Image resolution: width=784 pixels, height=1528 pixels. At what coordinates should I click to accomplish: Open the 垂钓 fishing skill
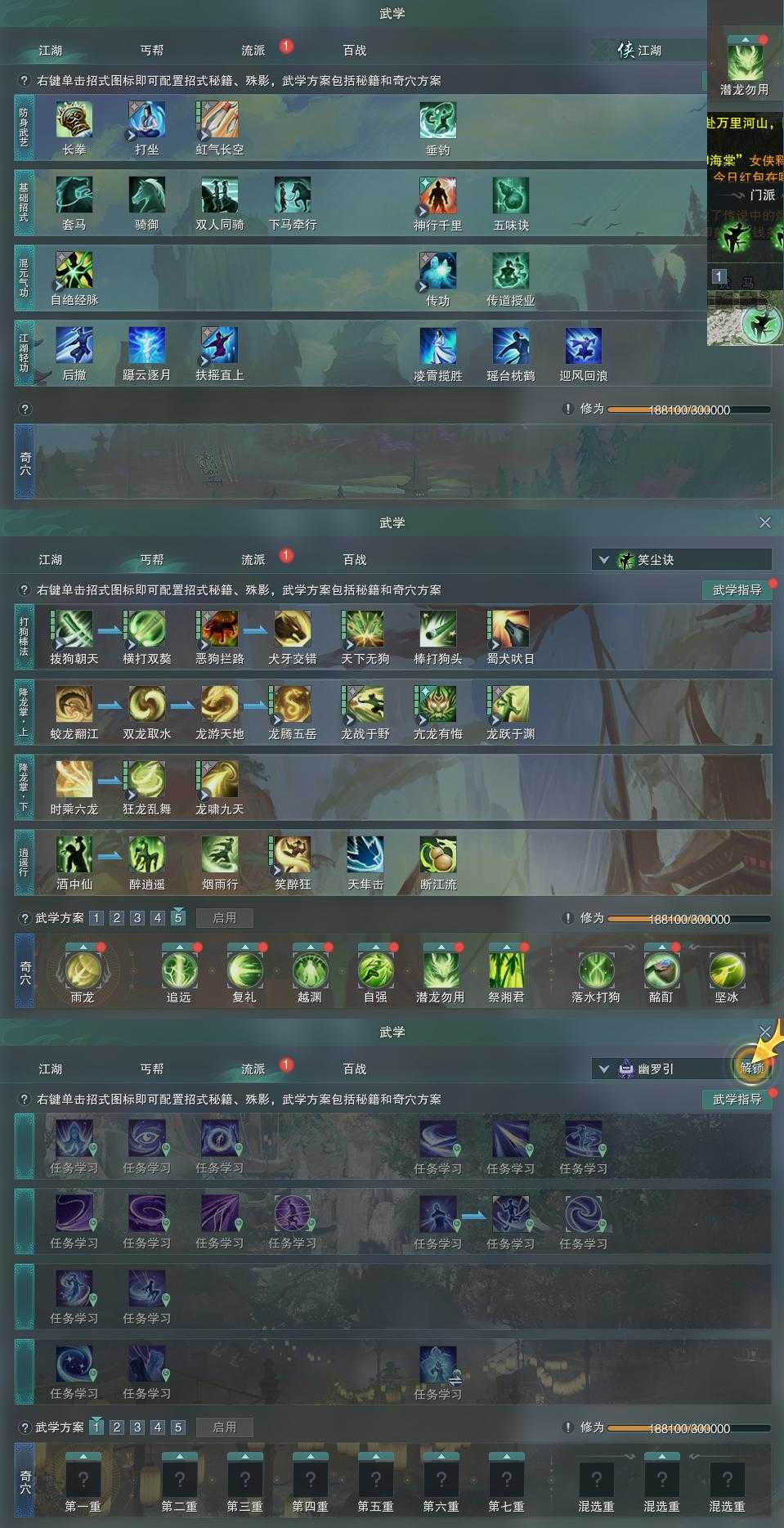[437, 120]
